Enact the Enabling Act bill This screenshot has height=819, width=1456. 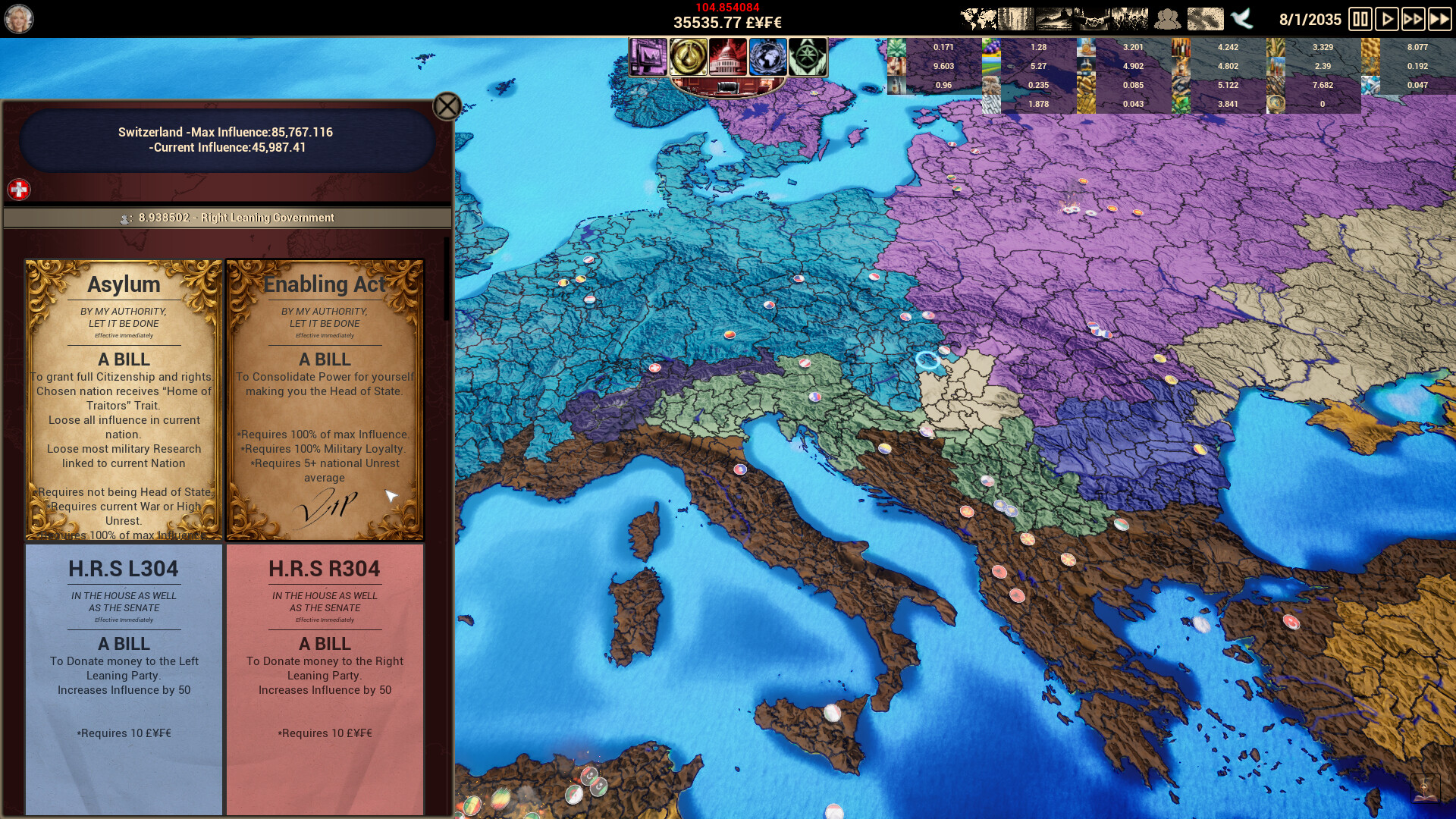324,398
